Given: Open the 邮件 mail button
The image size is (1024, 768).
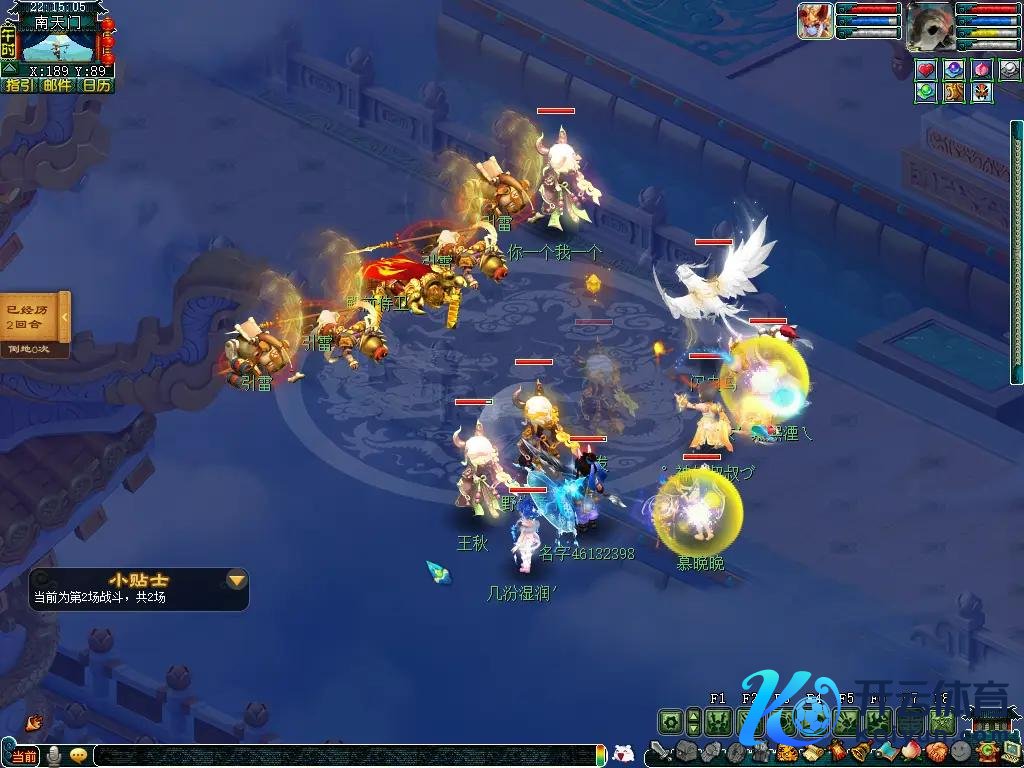Looking at the screenshot, I should (57, 86).
